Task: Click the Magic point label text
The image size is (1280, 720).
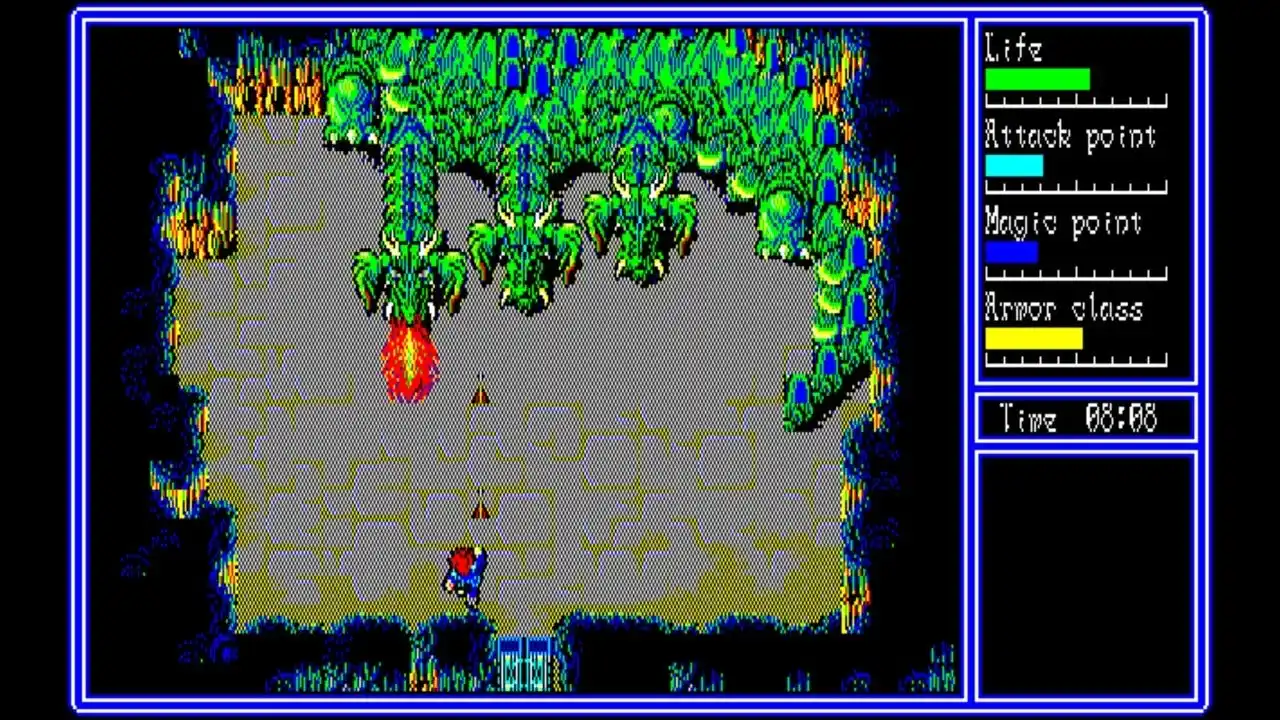Action: (x=1063, y=224)
